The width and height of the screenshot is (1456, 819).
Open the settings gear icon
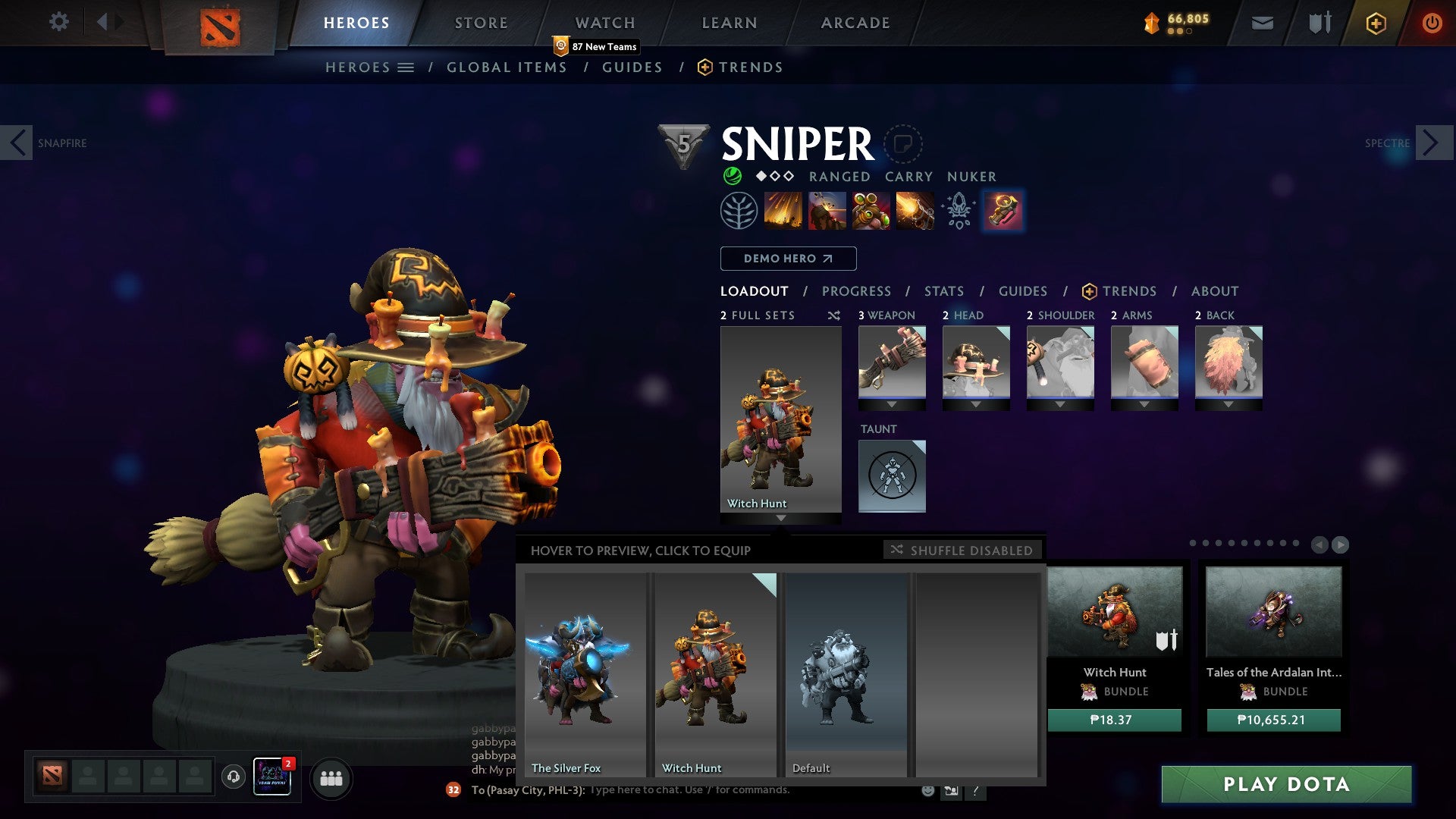click(x=58, y=22)
